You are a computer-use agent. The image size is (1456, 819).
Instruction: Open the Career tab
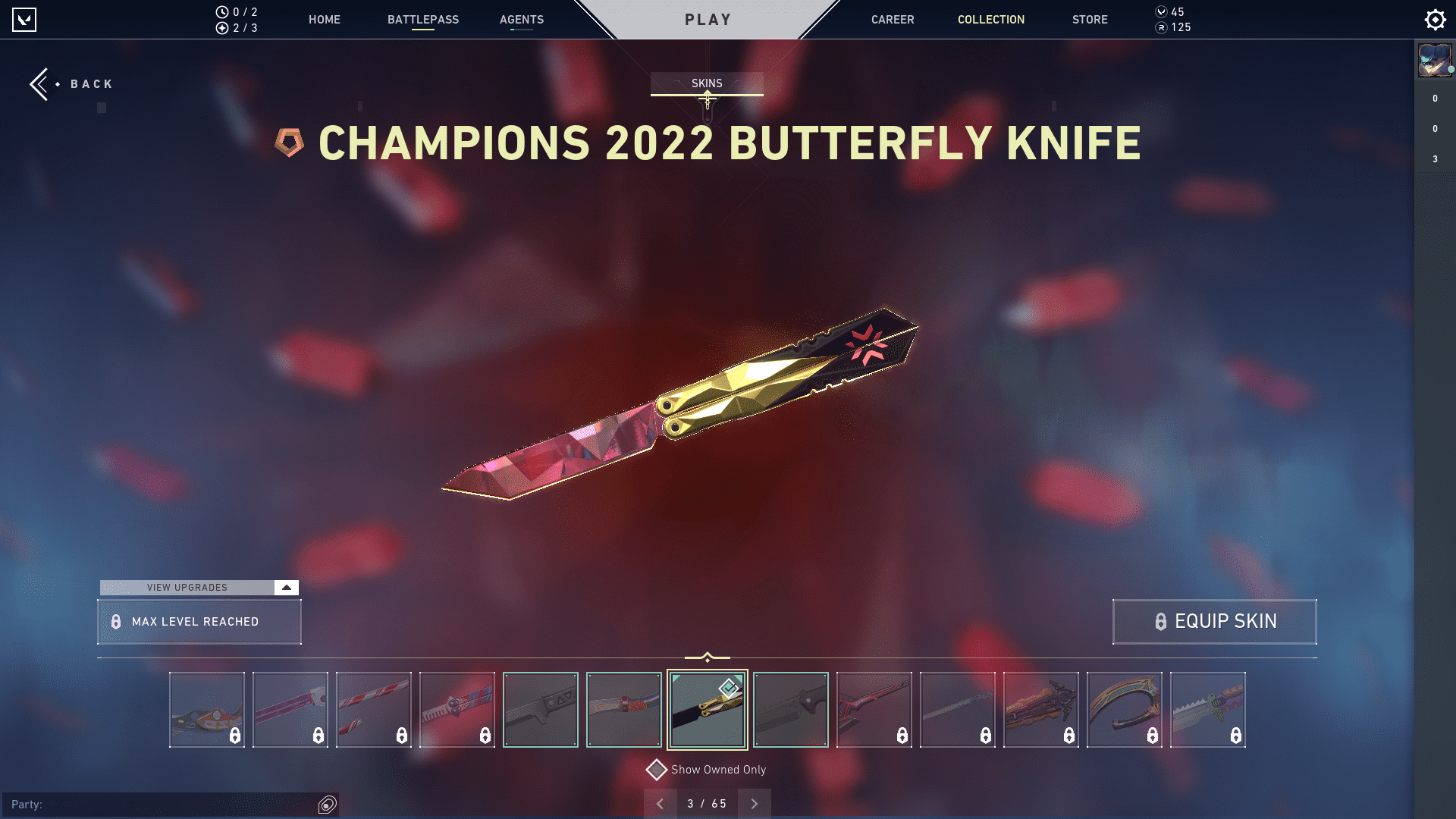tap(893, 20)
